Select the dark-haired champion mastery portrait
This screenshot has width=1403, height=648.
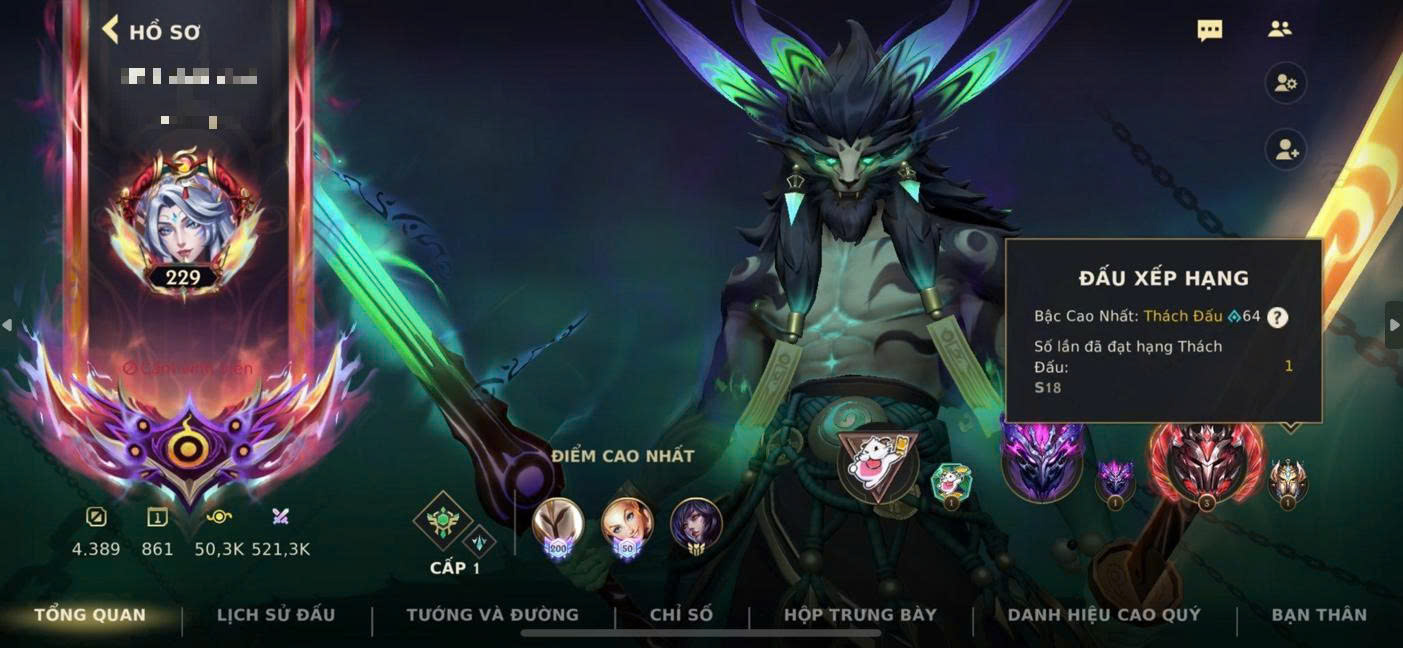696,525
